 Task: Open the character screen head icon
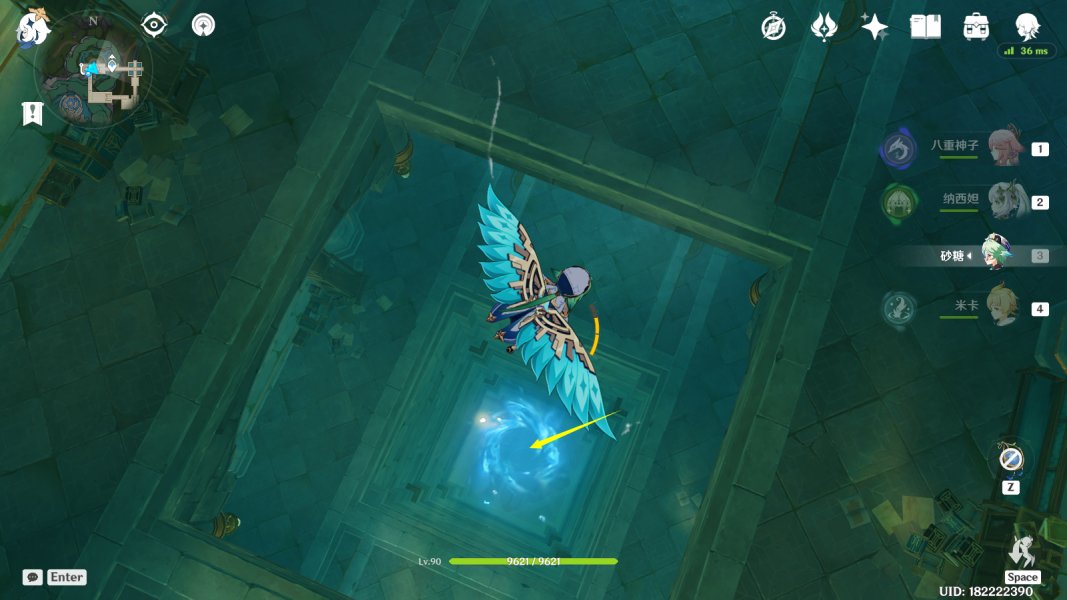point(1027,26)
